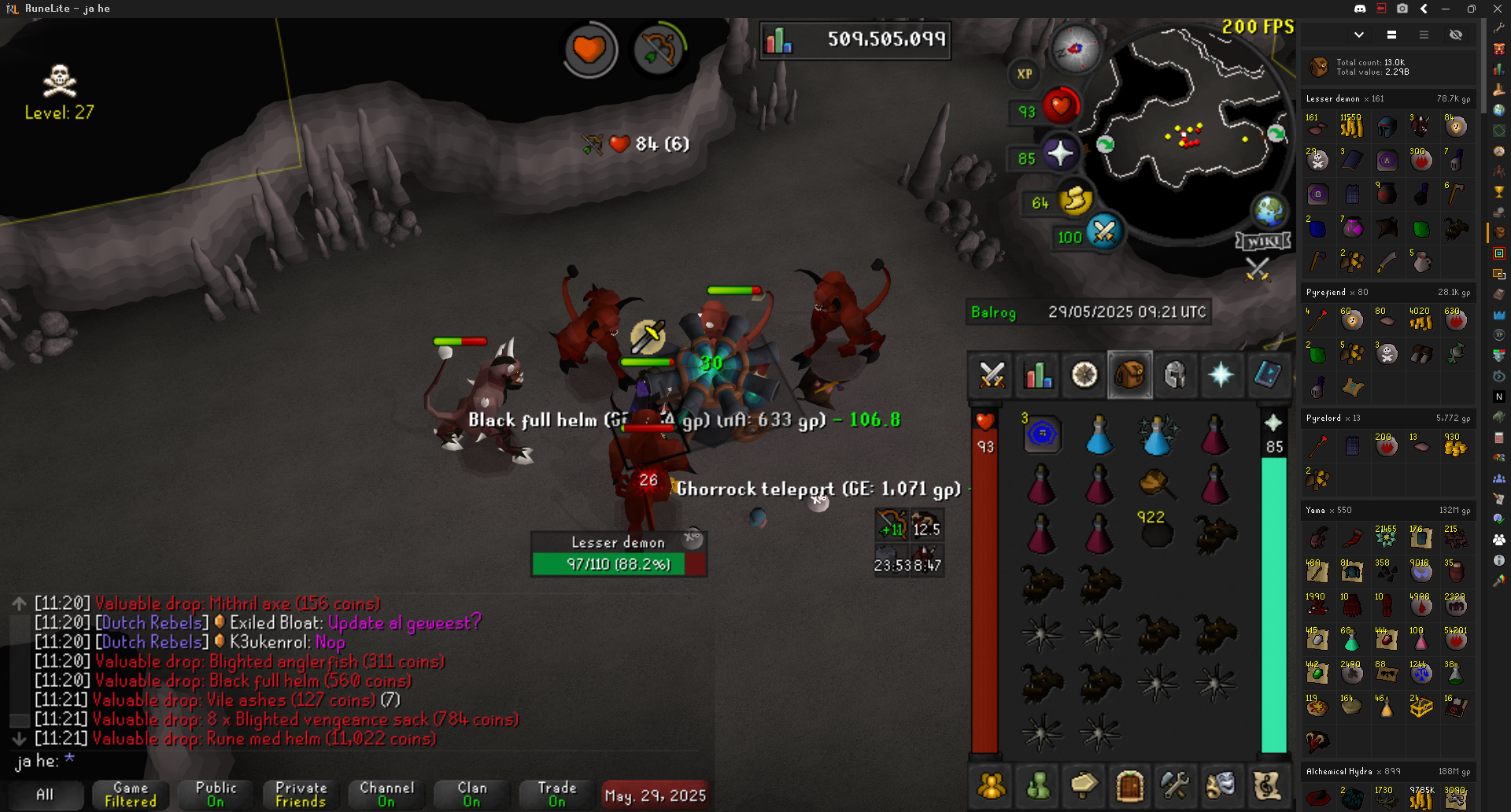Click the Wiki lookup button
The width and height of the screenshot is (1511, 812).
tap(1263, 241)
